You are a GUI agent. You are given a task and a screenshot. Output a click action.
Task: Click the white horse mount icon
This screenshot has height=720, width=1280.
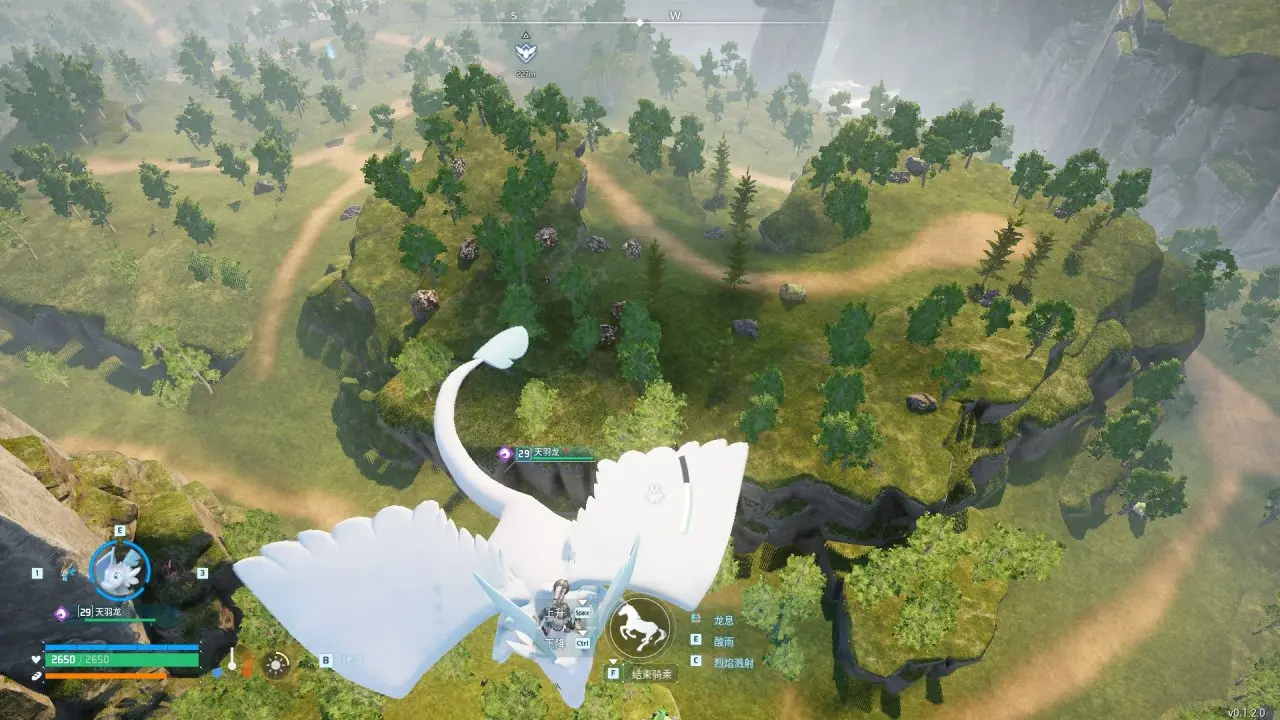(x=640, y=627)
